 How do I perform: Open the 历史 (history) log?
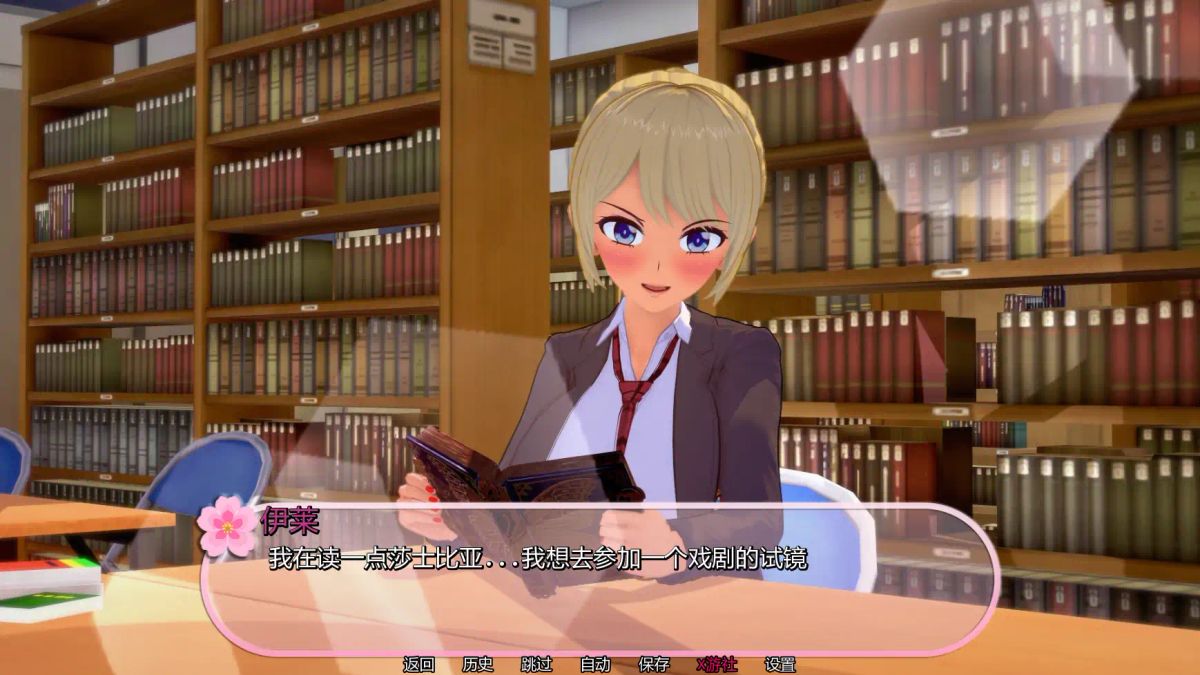point(478,664)
